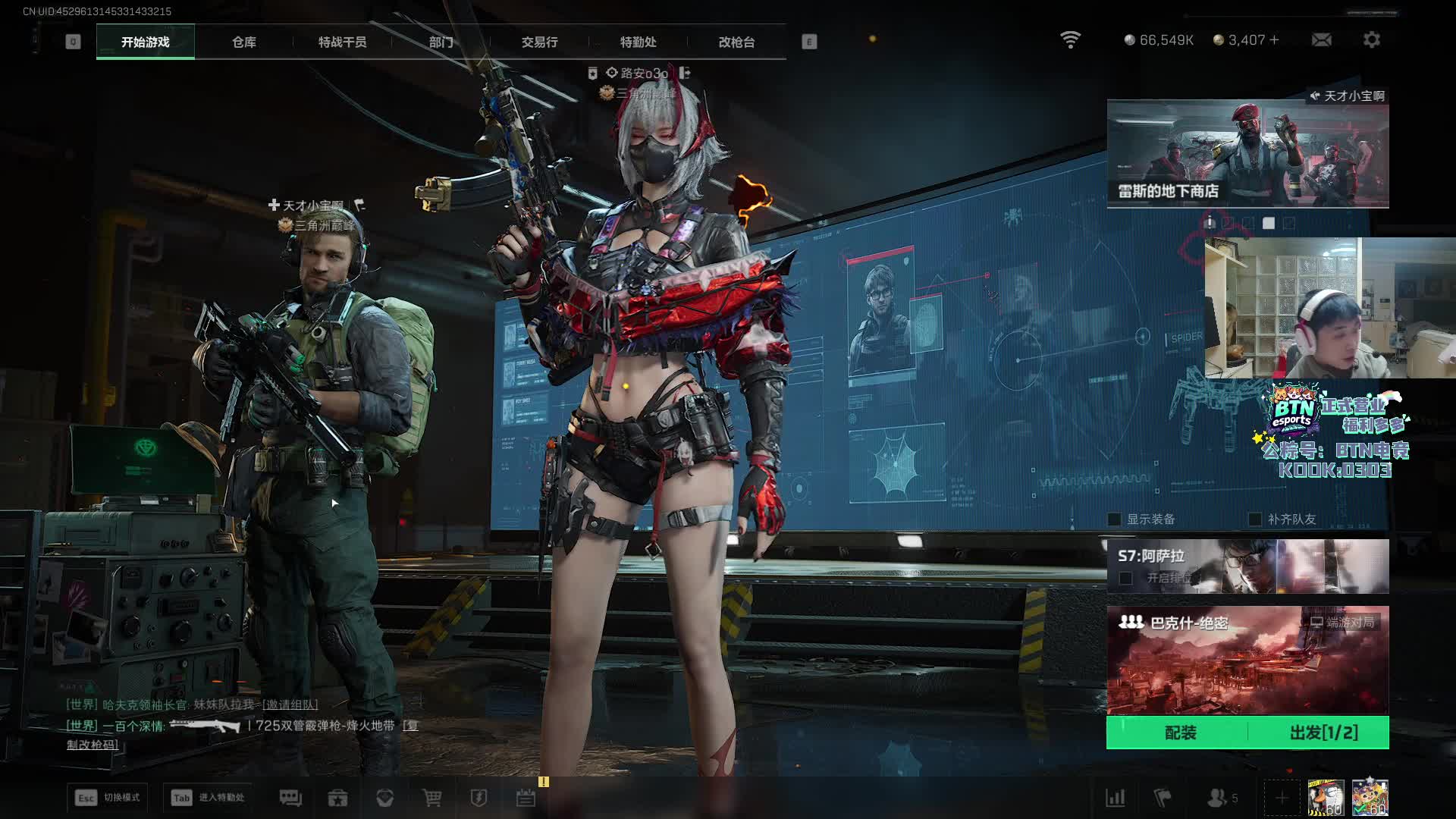Open the 特战干员 operators tab
The height and width of the screenshot is (819, 1456).
coord(342,42)
